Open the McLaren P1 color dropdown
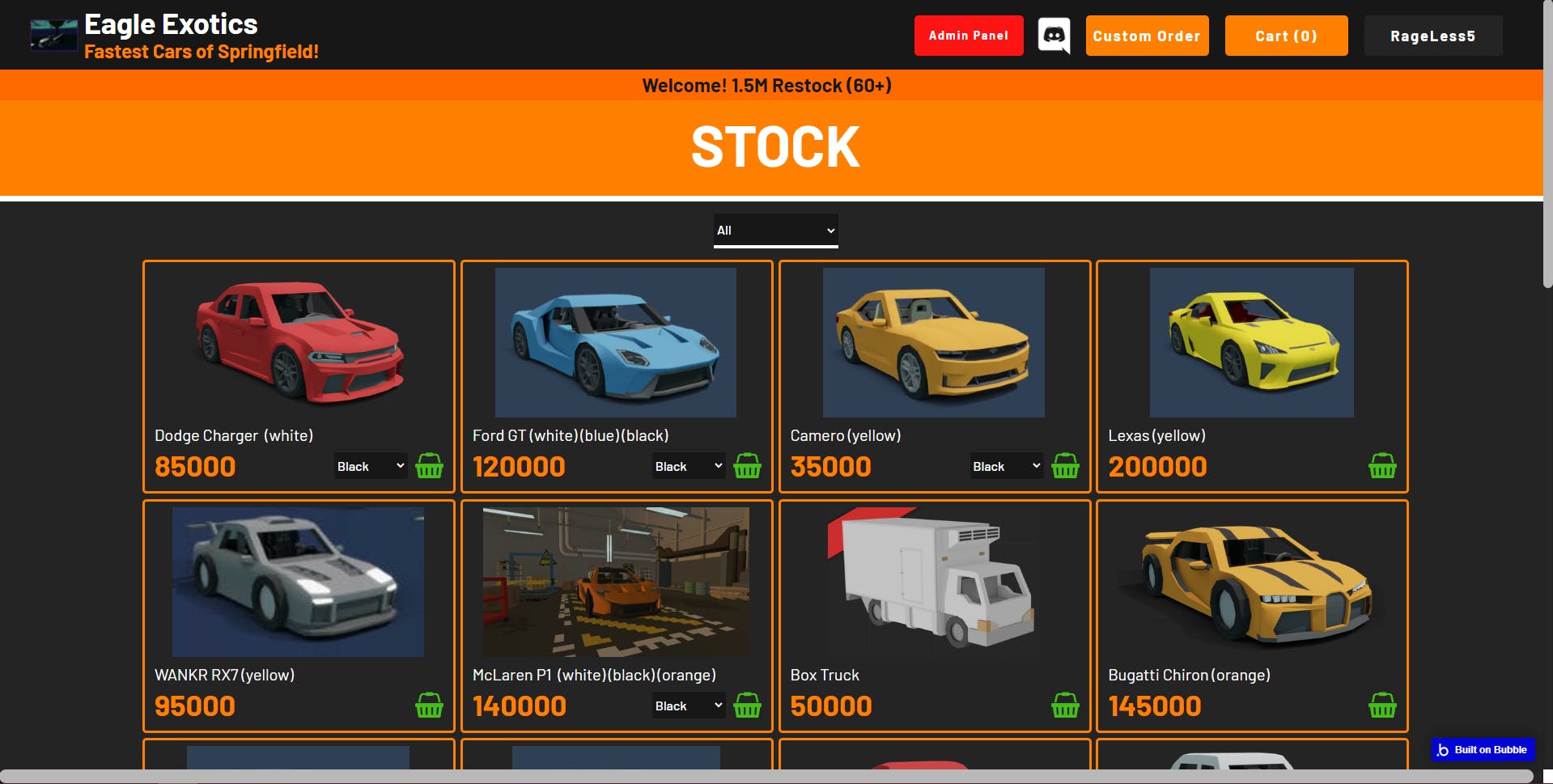The image size is (1553, 784). tap(689, 706)
